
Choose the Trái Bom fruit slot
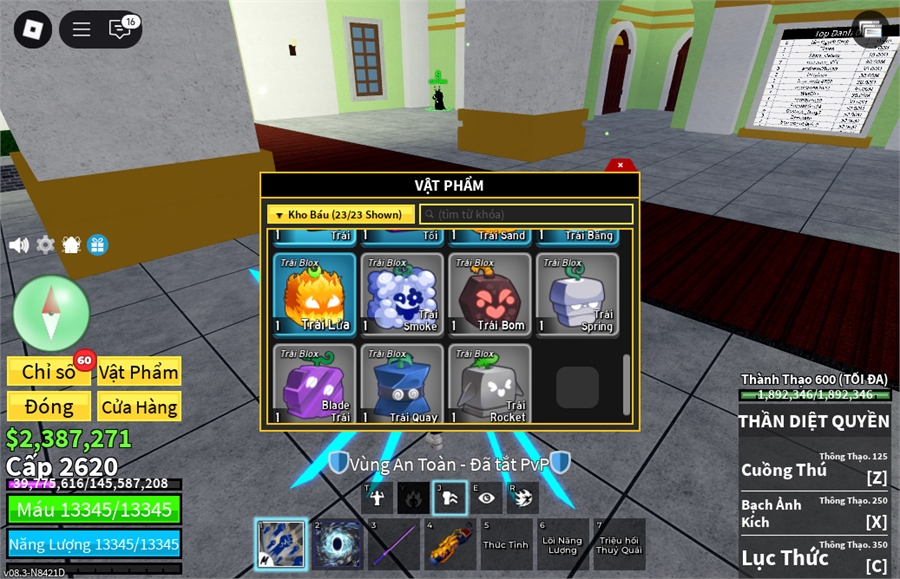(x=490, y=294)
